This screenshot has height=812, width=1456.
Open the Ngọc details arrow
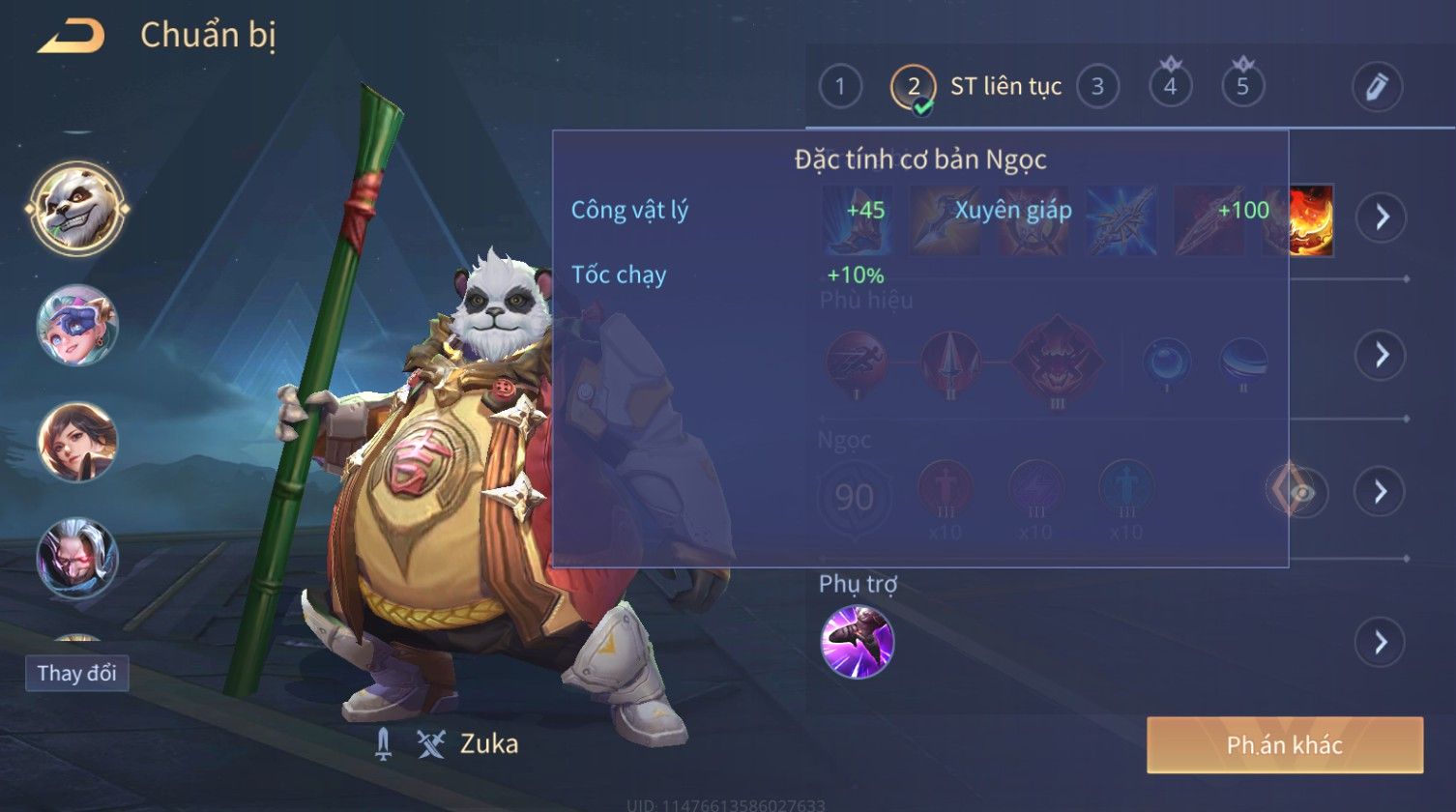[x=1381, y=492]
